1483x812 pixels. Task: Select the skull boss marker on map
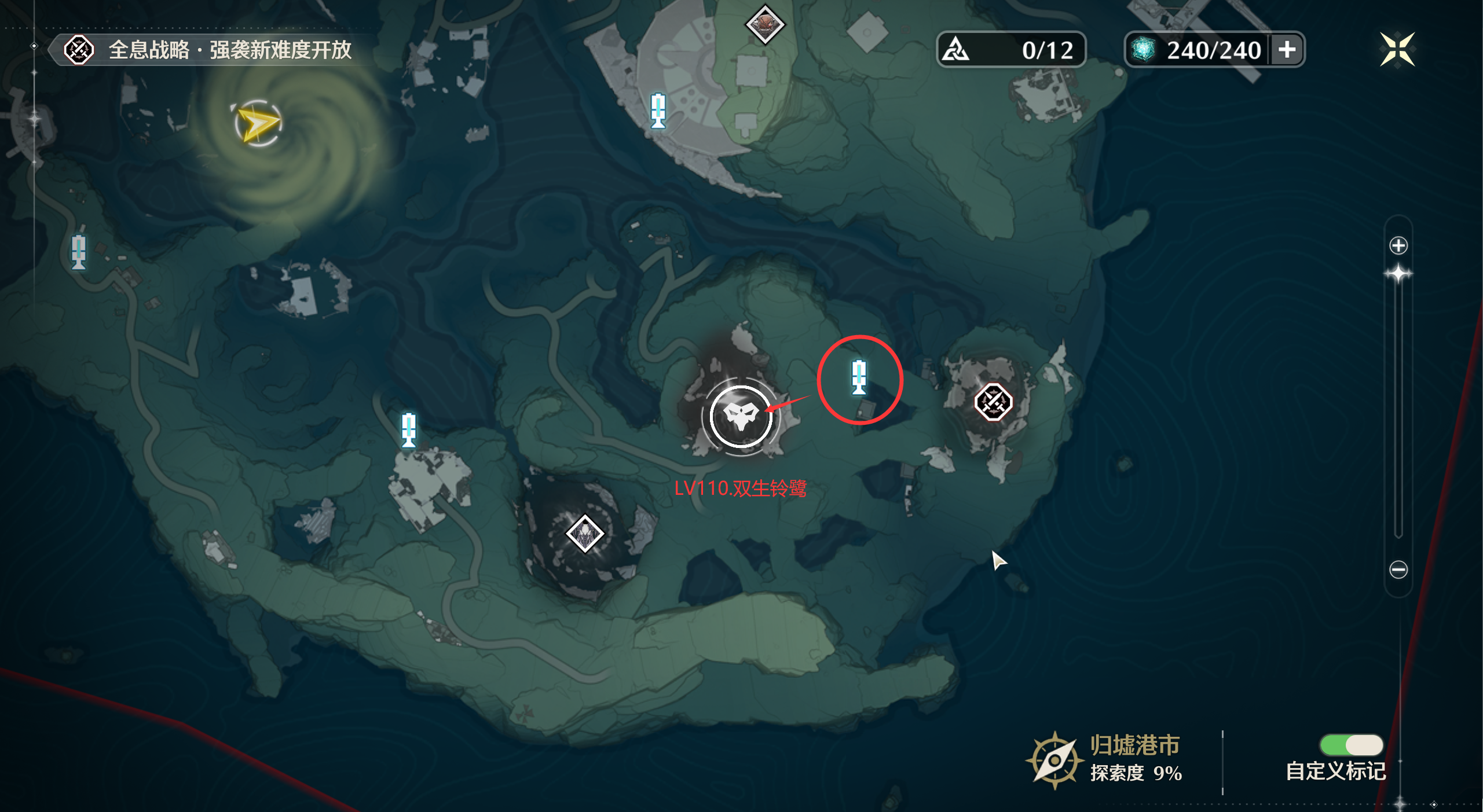coord(741,416)
